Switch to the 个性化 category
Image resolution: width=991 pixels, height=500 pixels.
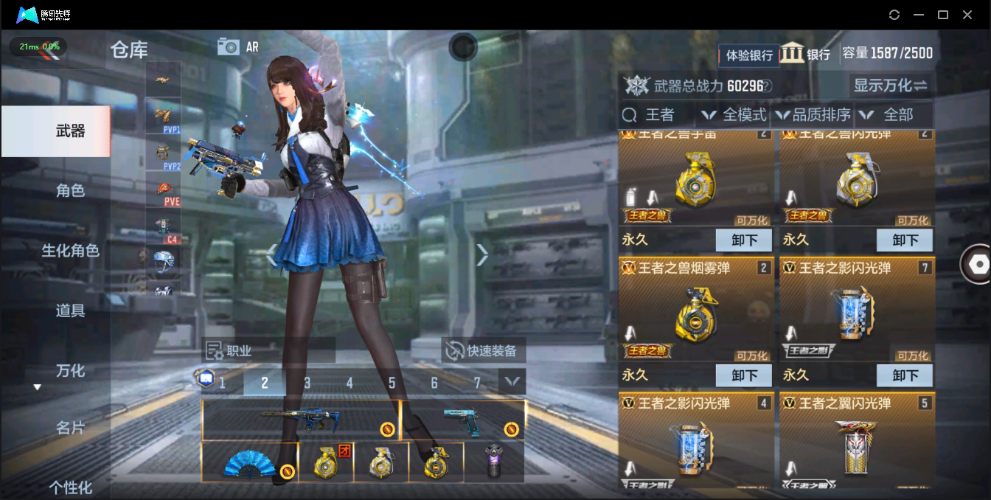coord(70,487)
